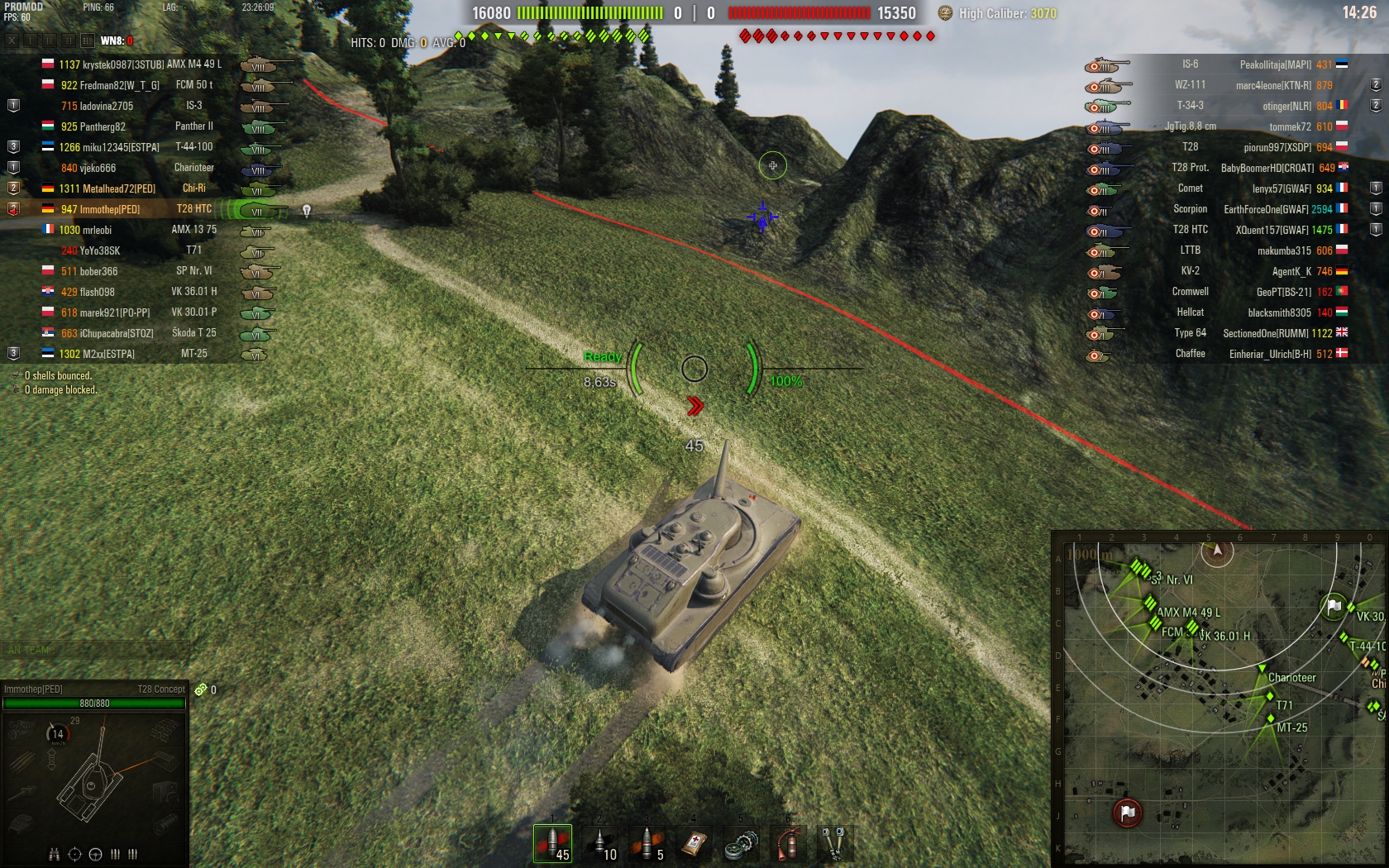Hide the players panel with X button

tap(12, 41)
